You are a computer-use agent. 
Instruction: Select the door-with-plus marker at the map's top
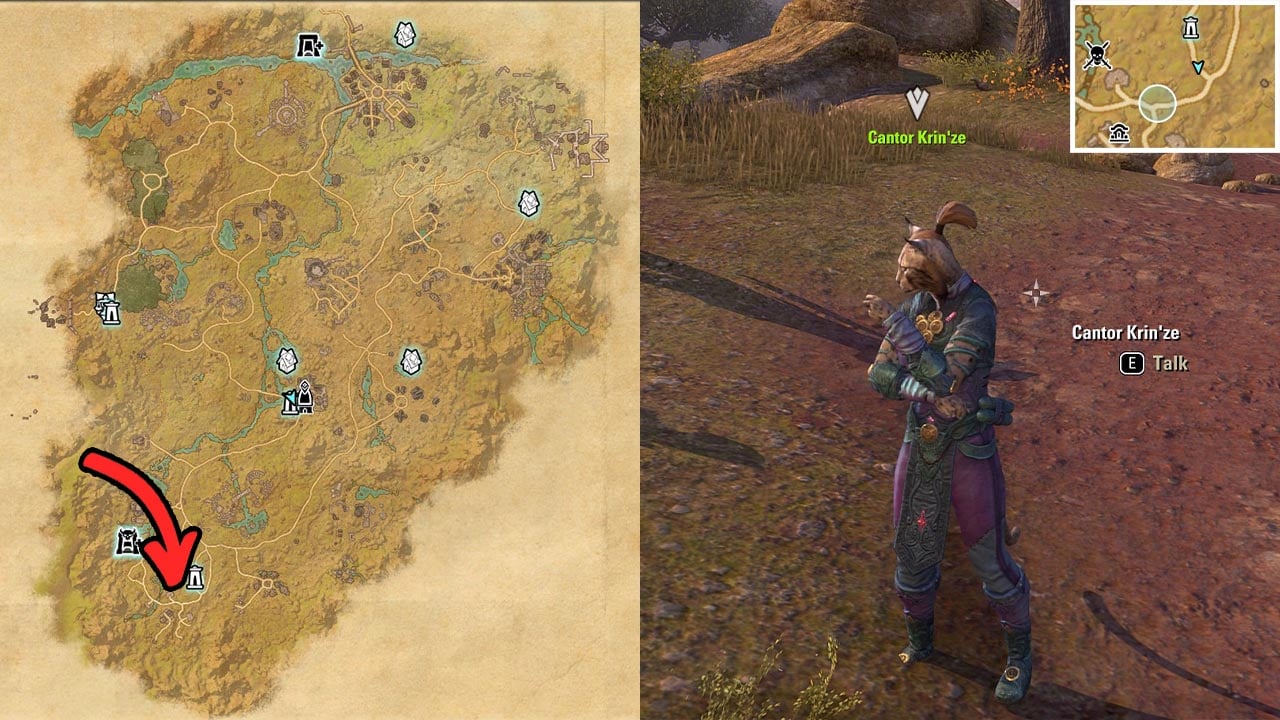tap(309, 45)
